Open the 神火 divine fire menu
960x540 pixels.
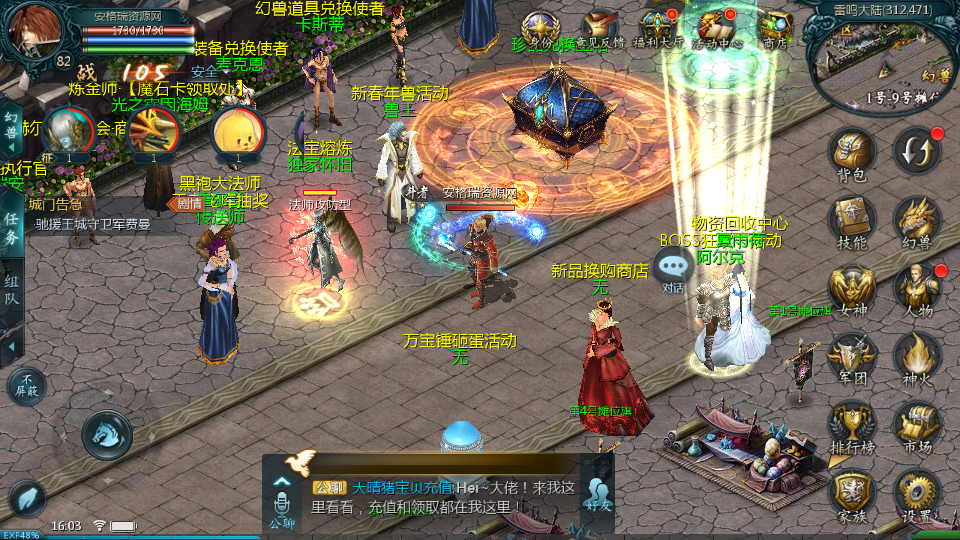(916, 356)
